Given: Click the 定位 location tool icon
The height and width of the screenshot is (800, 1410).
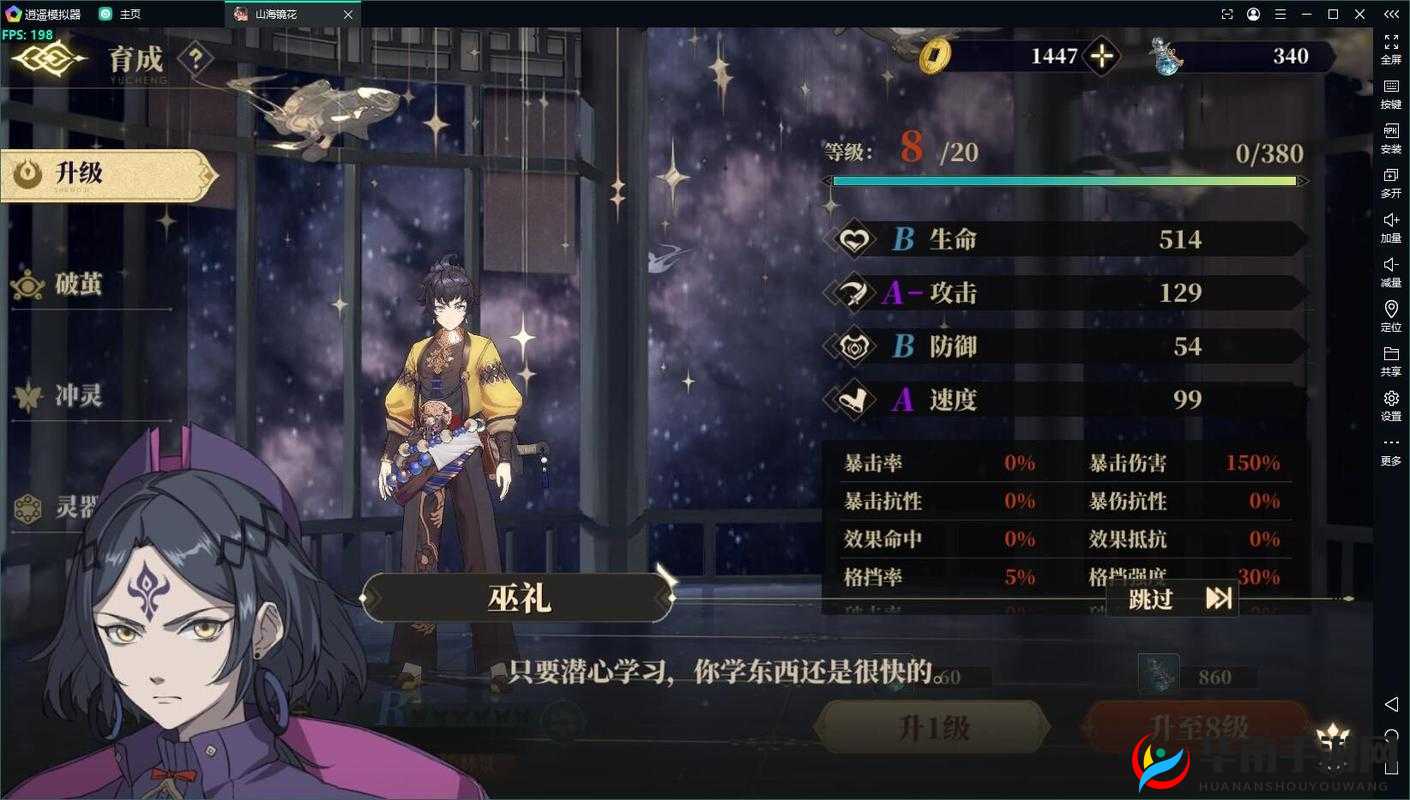Looking at the screenshot, I should click(x=1391, y=310).
